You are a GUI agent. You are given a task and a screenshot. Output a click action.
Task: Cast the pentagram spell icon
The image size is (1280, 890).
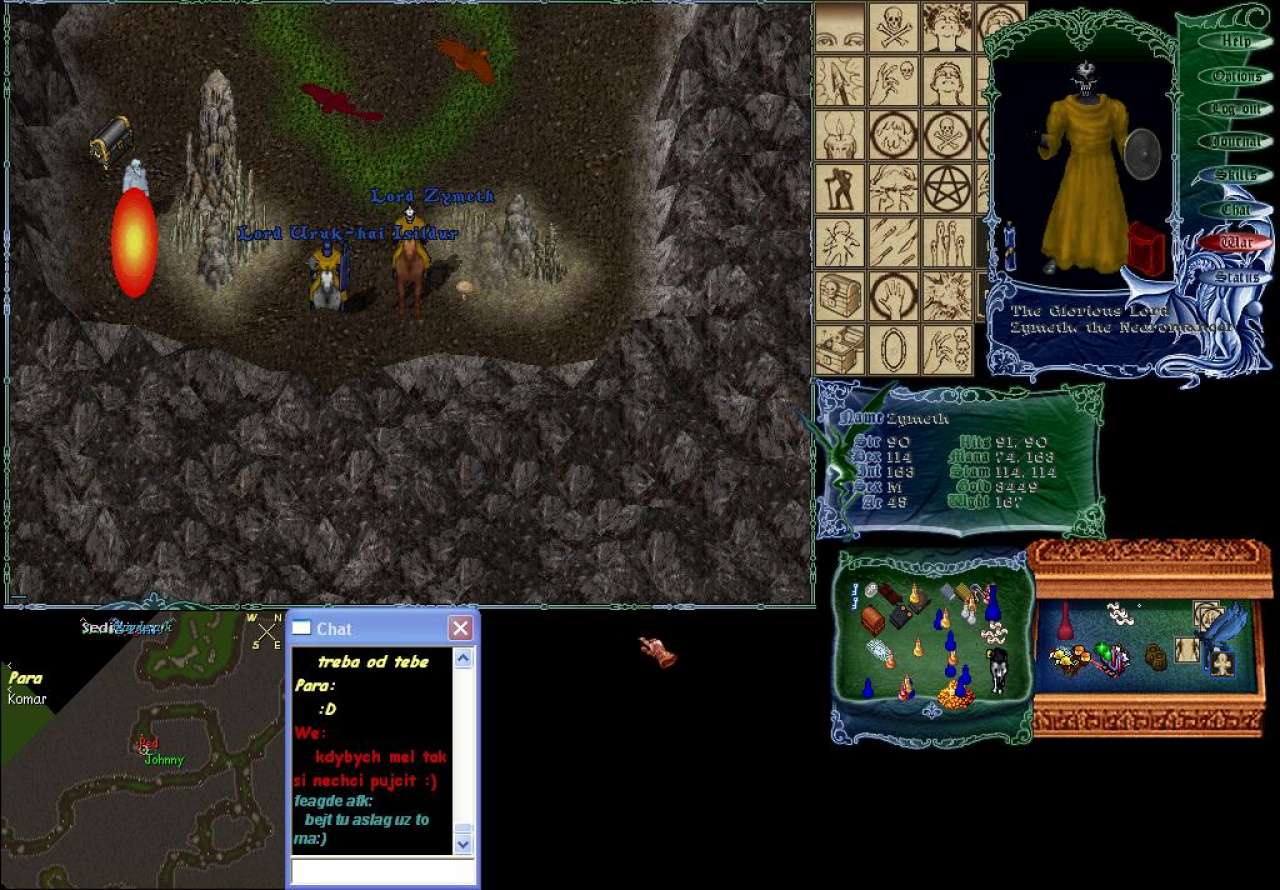coord(947,188)
